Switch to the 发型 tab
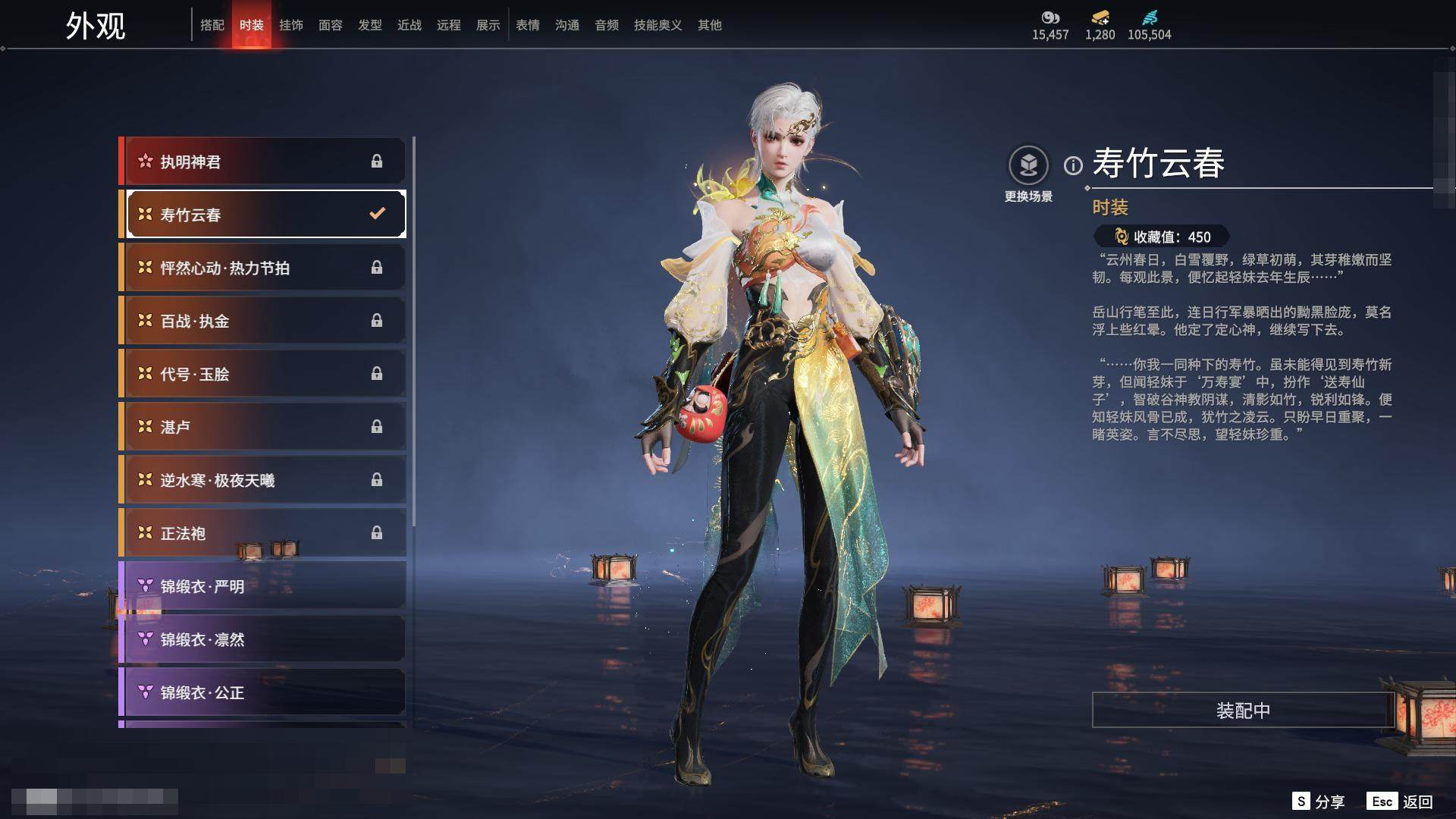Image resolution: width=1456 pixels, height=819 pixels. [370, 25]
